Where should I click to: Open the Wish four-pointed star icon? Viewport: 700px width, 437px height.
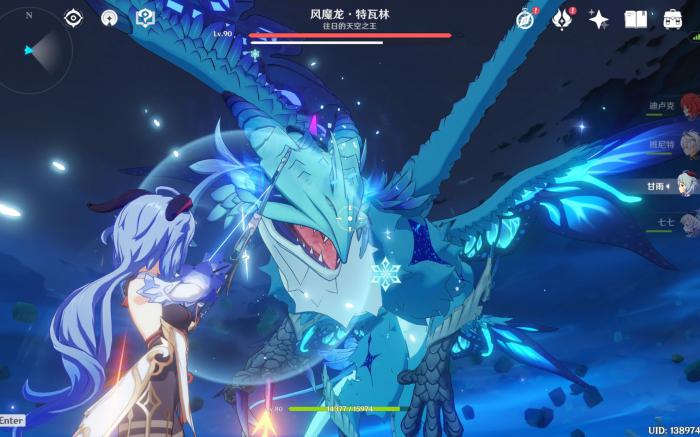point(599,18)
